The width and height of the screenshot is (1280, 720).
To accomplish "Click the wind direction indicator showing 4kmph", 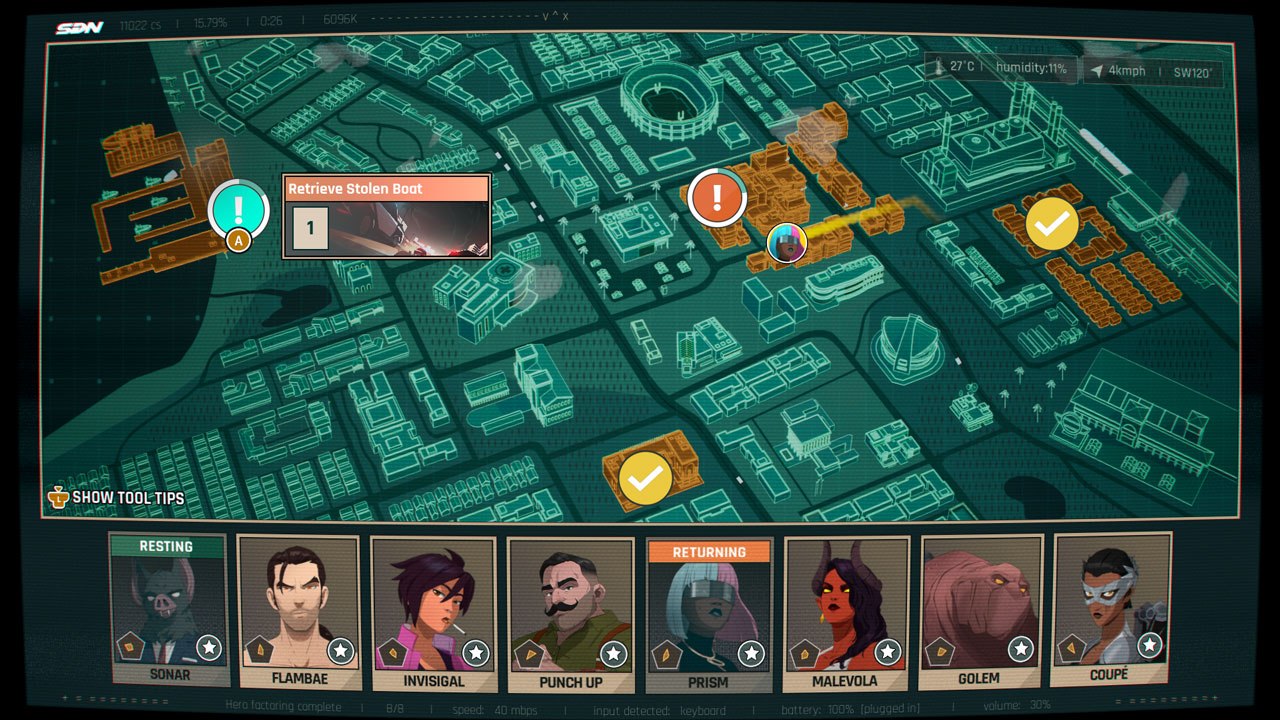I will tap(1112, 69).
